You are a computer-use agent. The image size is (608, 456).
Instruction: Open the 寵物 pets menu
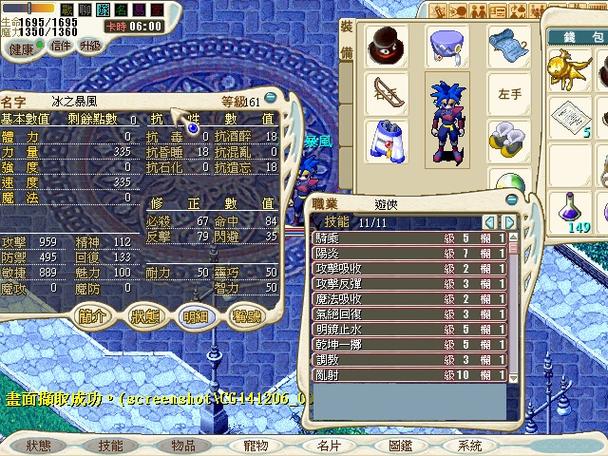(256, 445)
